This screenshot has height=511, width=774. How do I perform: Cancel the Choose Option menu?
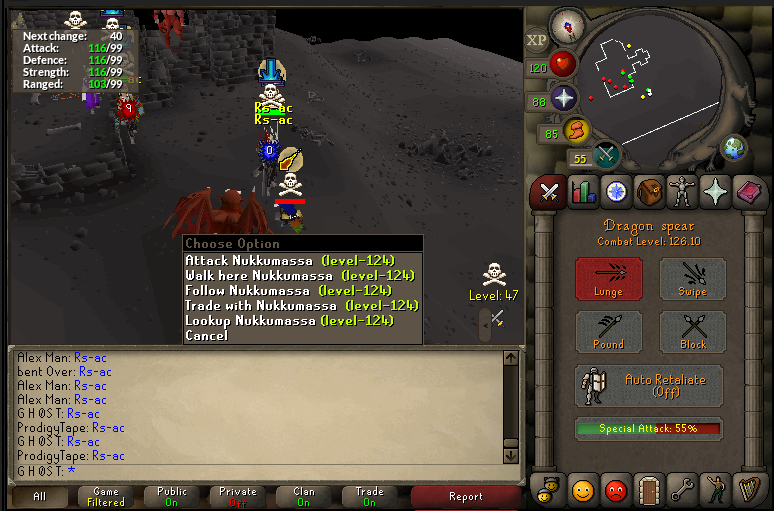point(207,336)
